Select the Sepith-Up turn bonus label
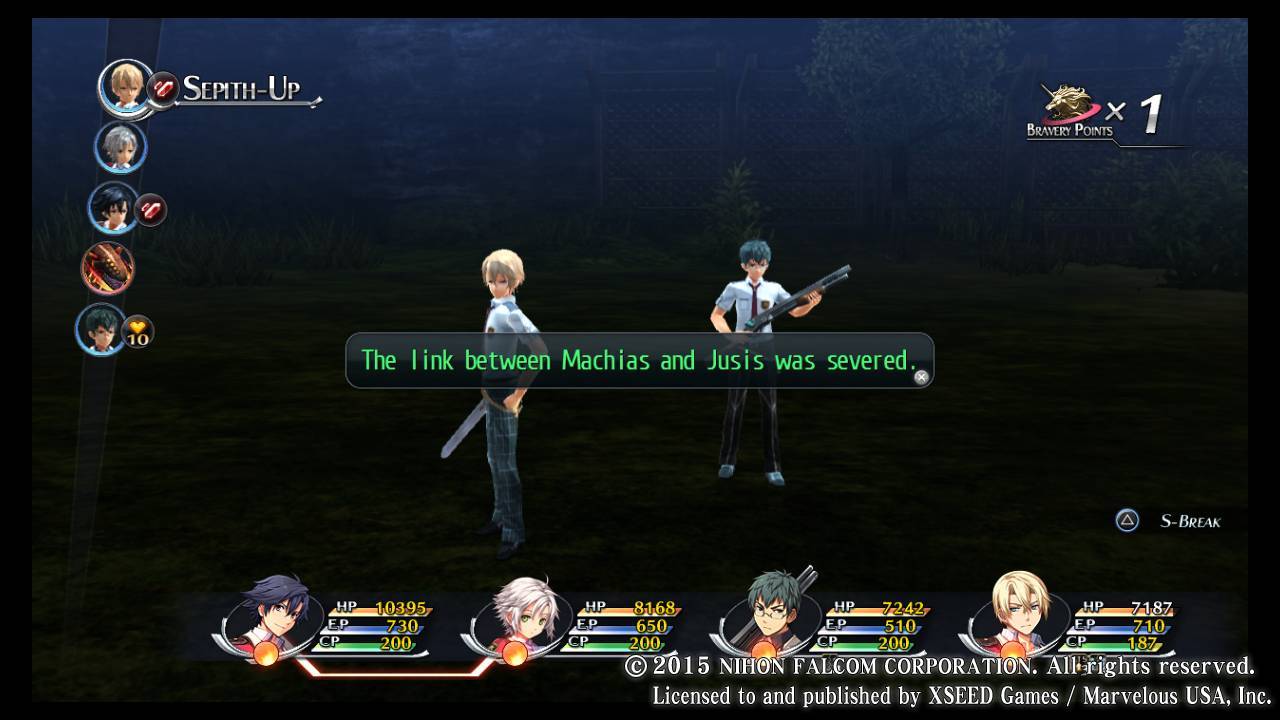This screenshot has width=1280, height=720. [241, 89]
